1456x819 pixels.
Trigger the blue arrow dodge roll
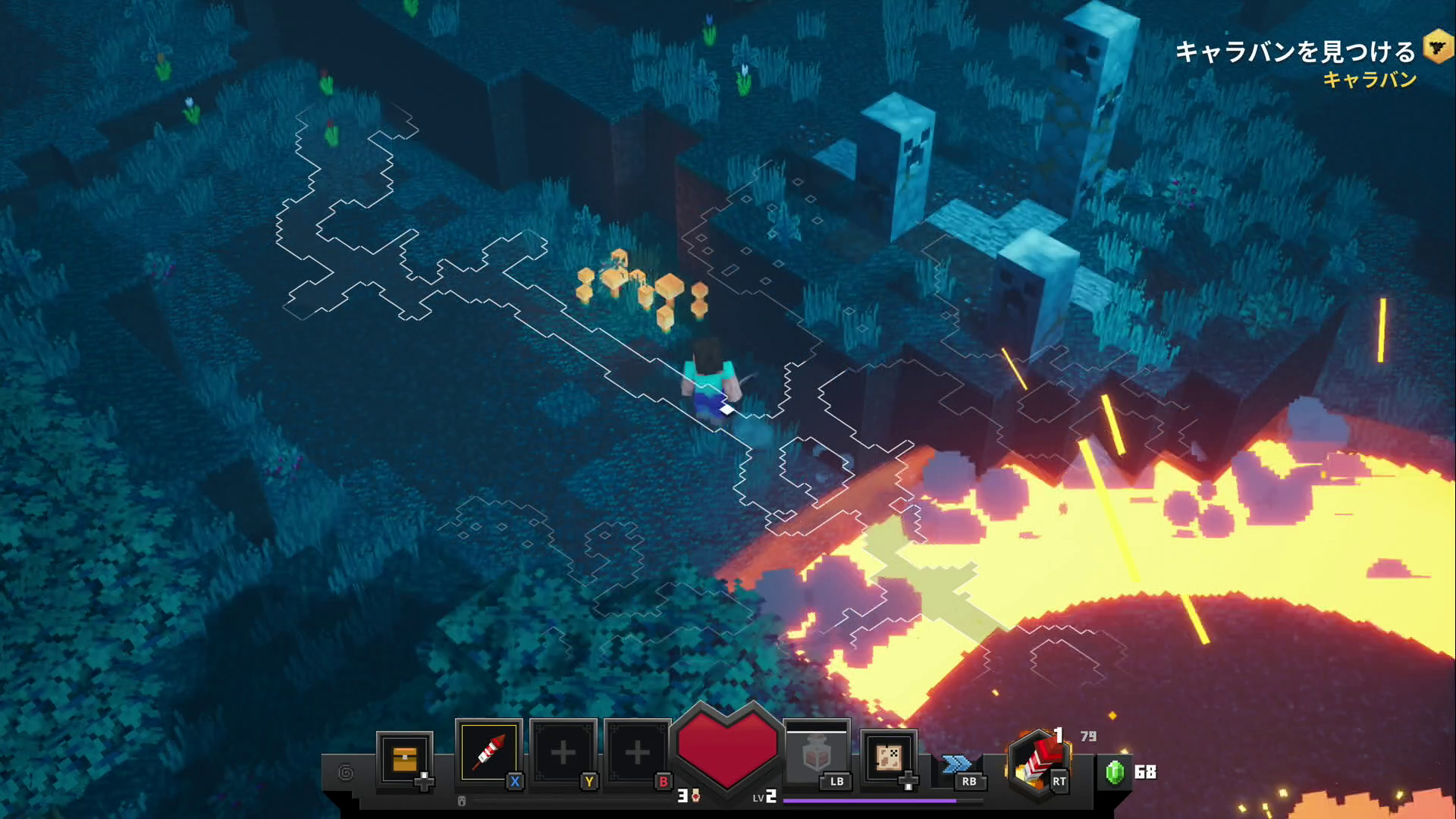957,764
